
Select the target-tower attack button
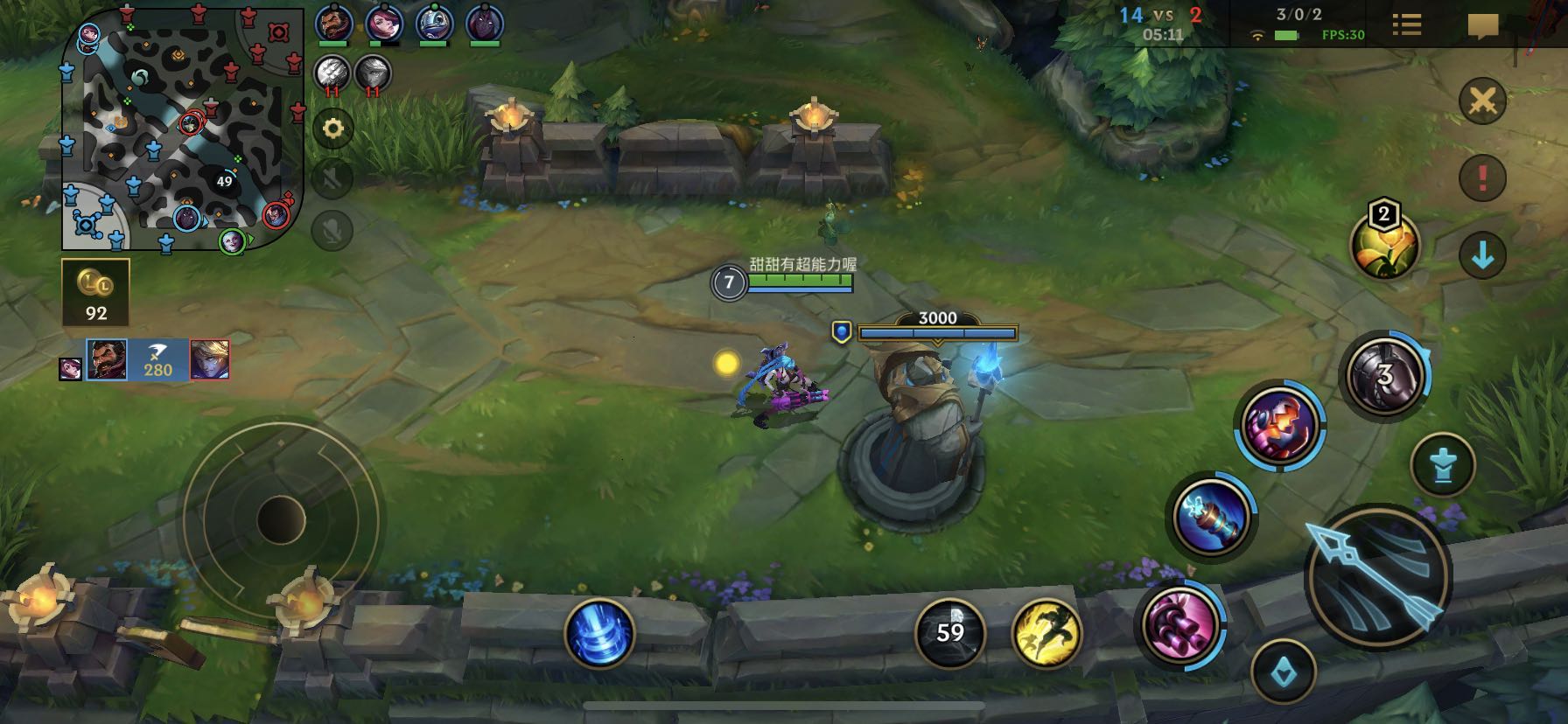click(x=1443, y=465)
